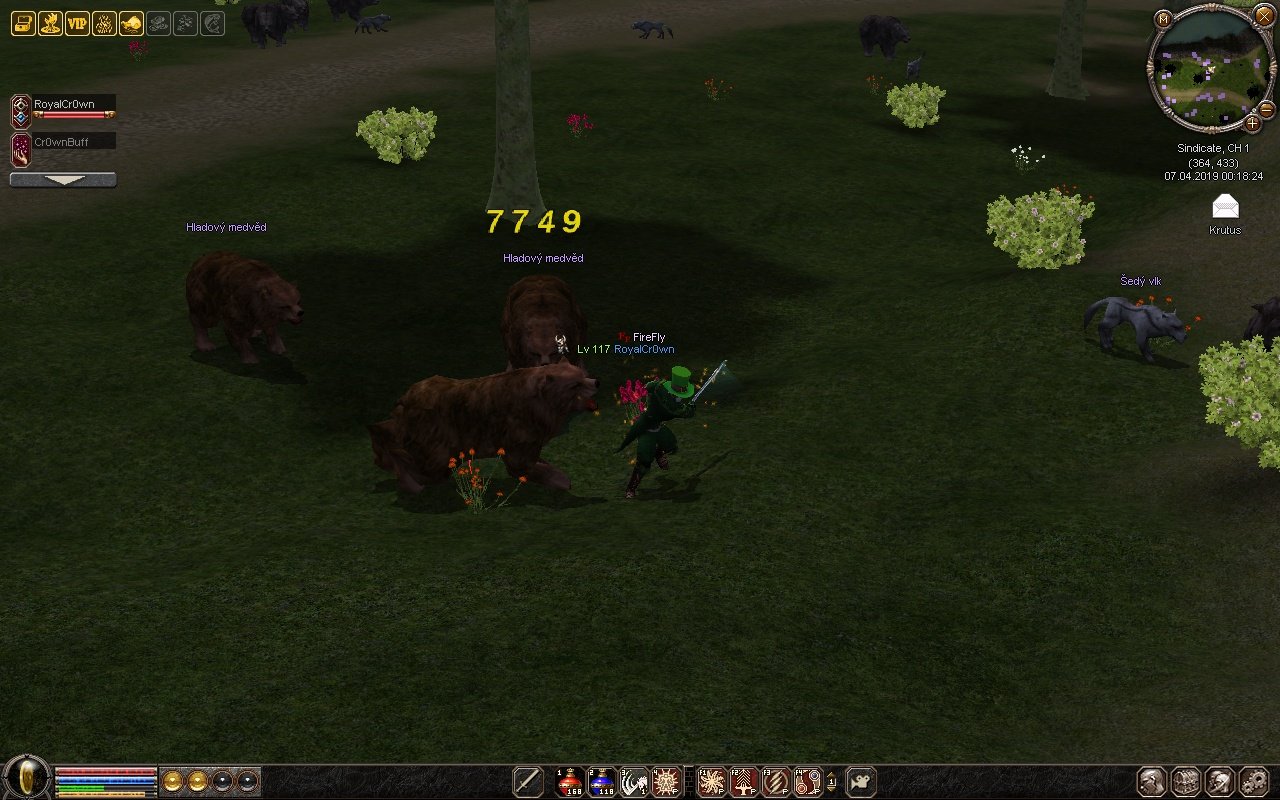Open the treasure chest icon

[22, 24]
